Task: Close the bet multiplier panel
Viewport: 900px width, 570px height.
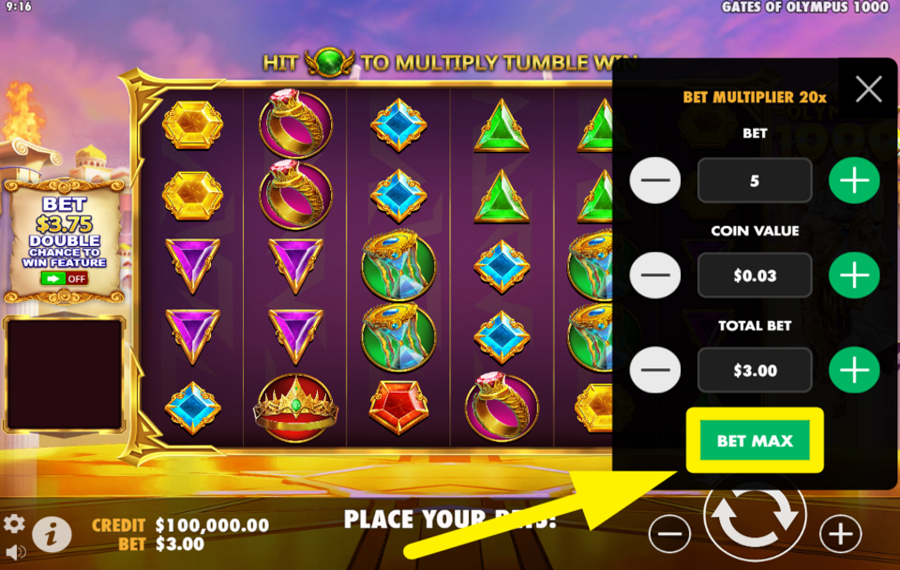Action: pos(868,90)
